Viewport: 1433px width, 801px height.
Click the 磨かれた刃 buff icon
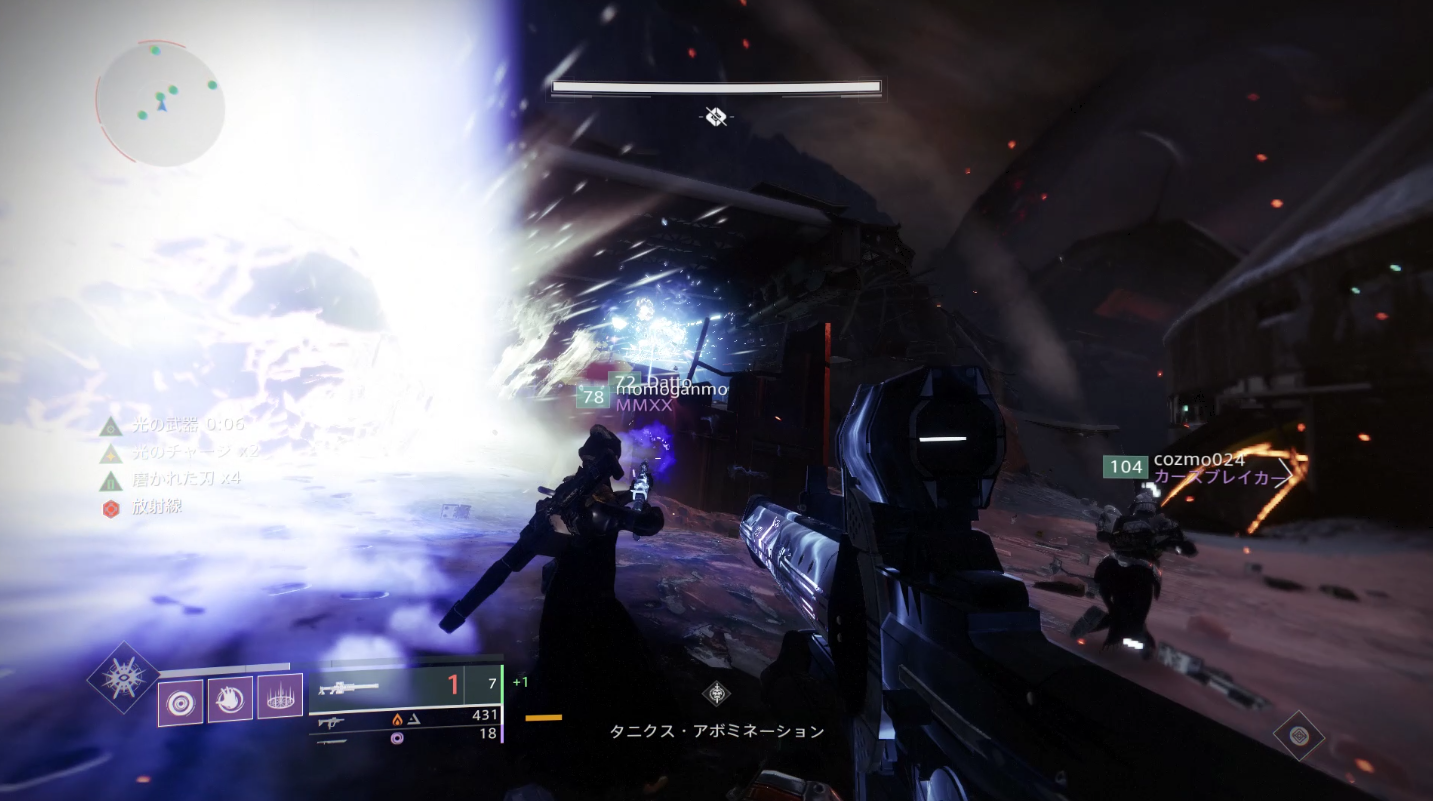[111, 481]
